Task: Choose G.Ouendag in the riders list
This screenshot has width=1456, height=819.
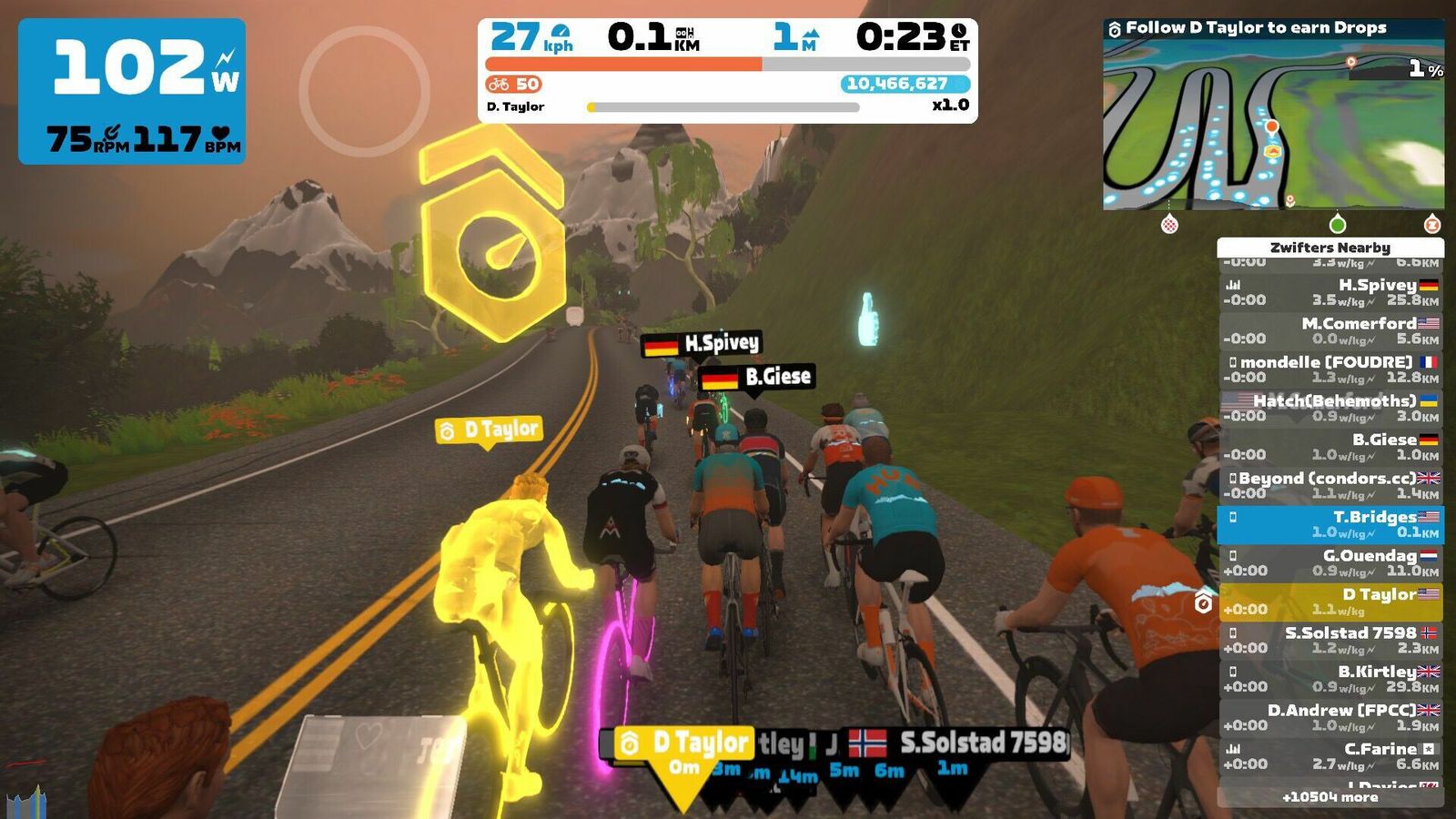Action: (x=1330, y=562)
